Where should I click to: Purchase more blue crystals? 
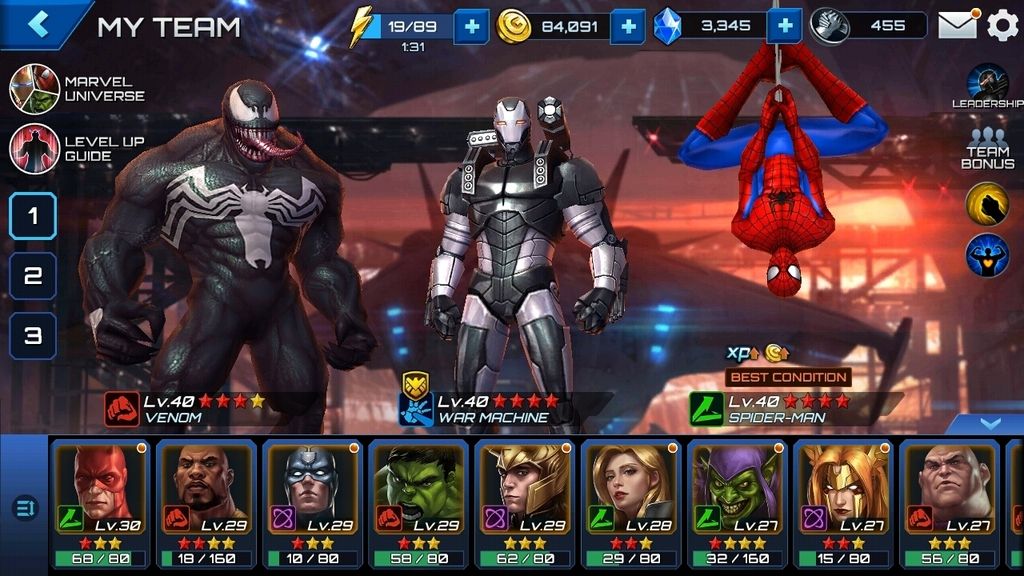[x=784, y=26]
